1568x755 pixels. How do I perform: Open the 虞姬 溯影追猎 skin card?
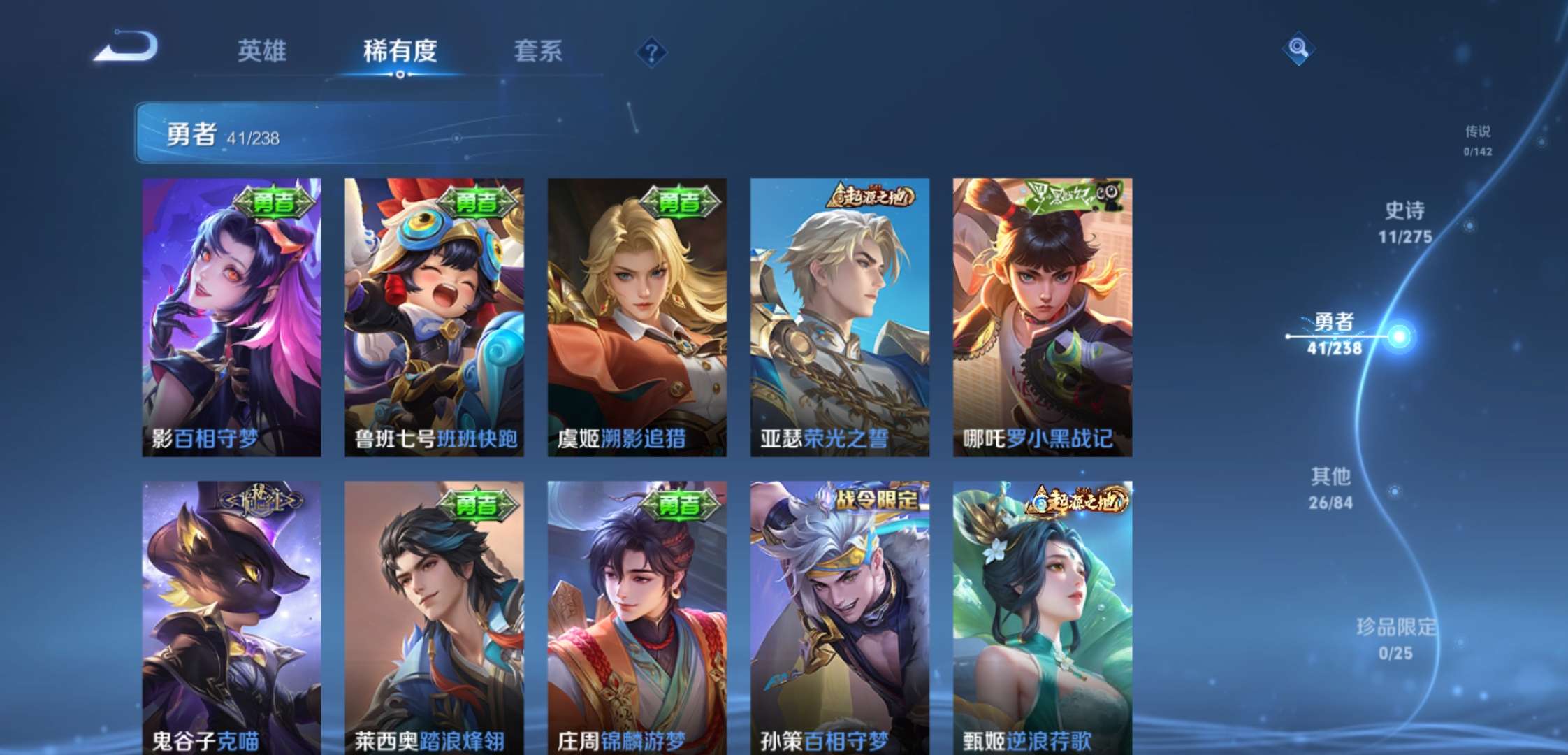point(634,315)
